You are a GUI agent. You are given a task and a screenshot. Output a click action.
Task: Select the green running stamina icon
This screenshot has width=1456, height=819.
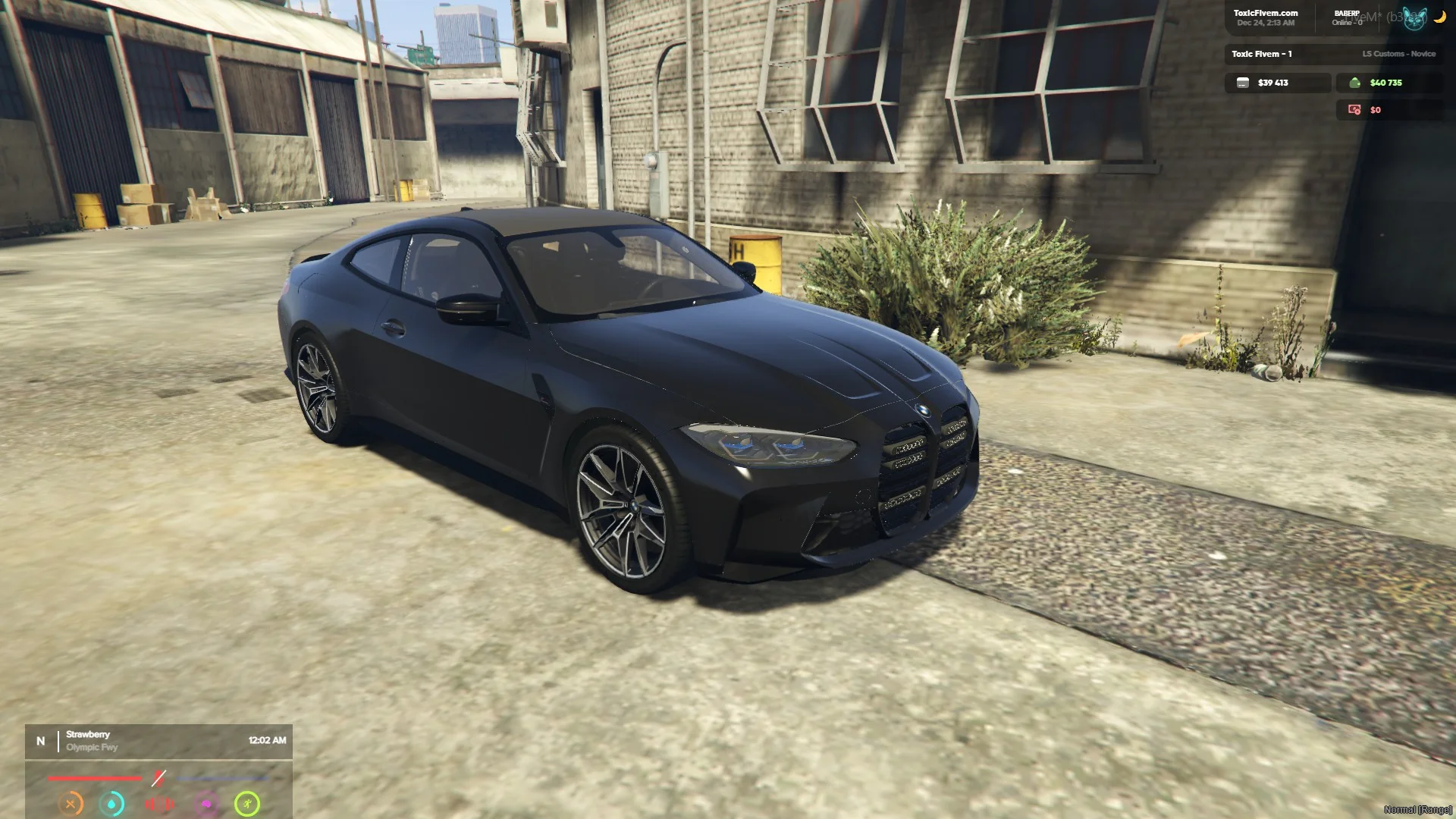[x=247, y=804]
